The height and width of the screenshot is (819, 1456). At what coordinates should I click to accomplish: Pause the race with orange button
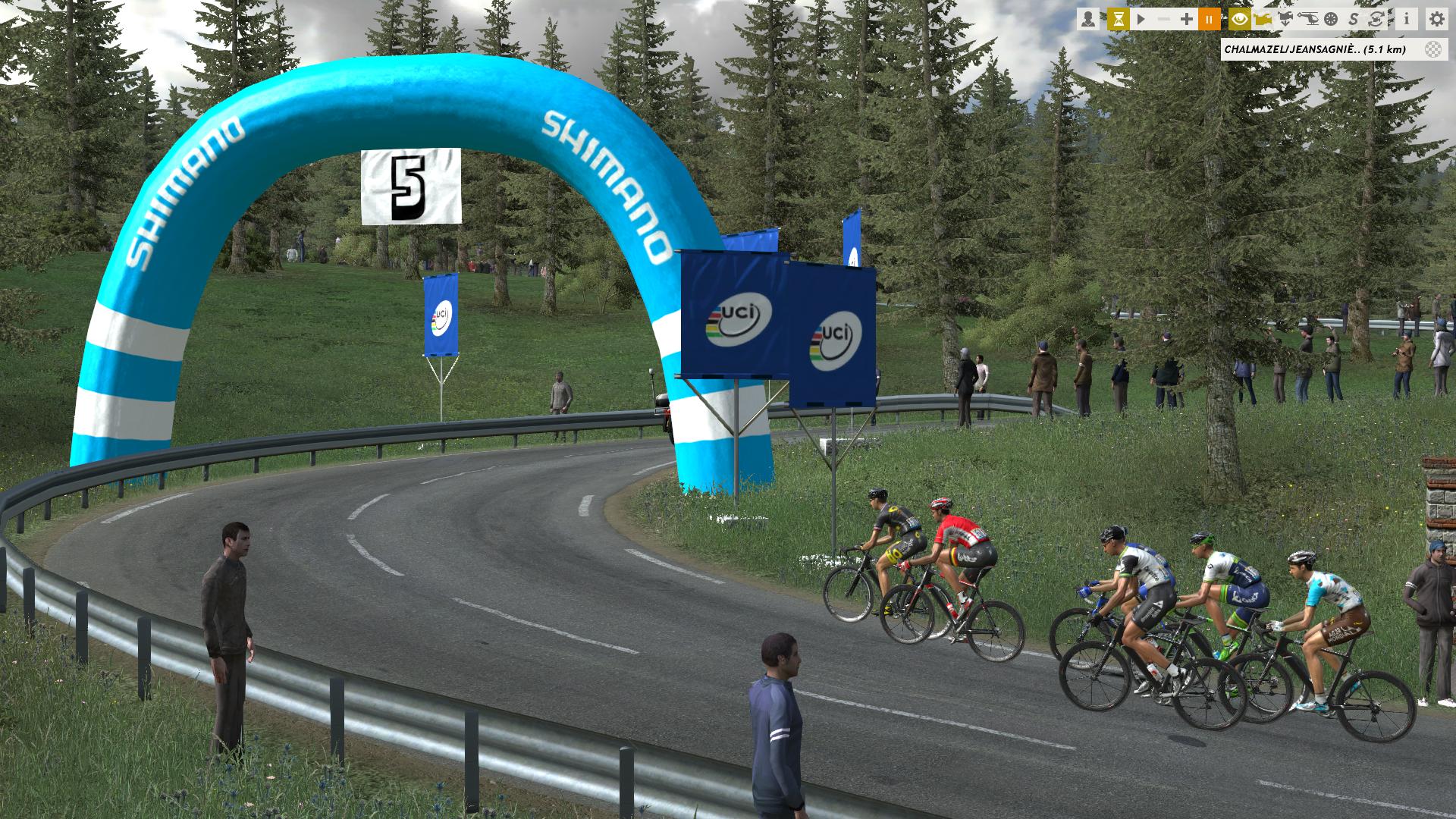(x=1209, y=19)
